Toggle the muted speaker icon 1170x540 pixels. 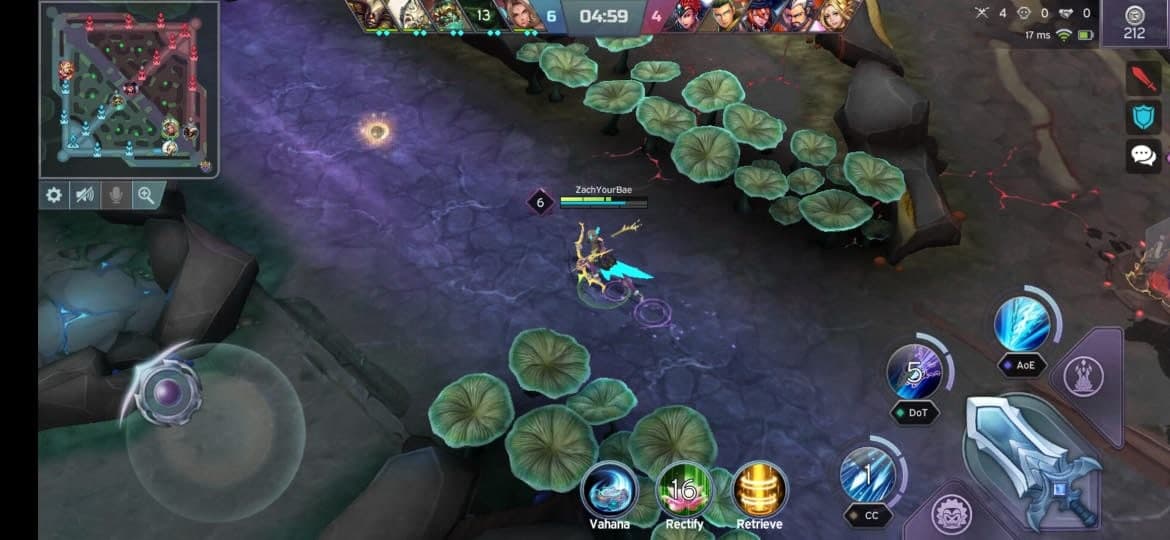(85, 195)
